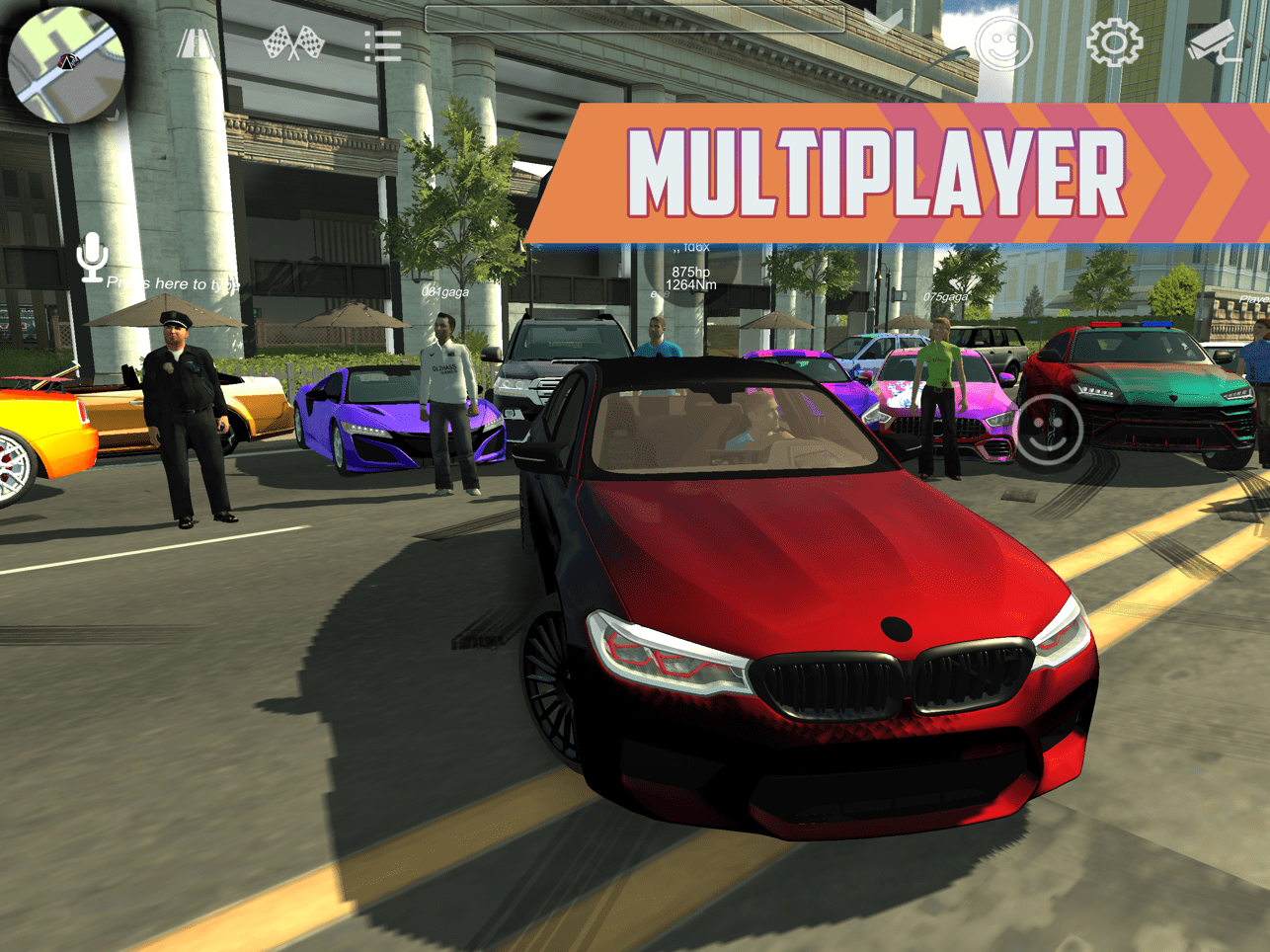Image resolution: width=1270 pixels, height=952 pixels.
Task: Open the smiley face emotes at top
Action: coord(1003,44)
